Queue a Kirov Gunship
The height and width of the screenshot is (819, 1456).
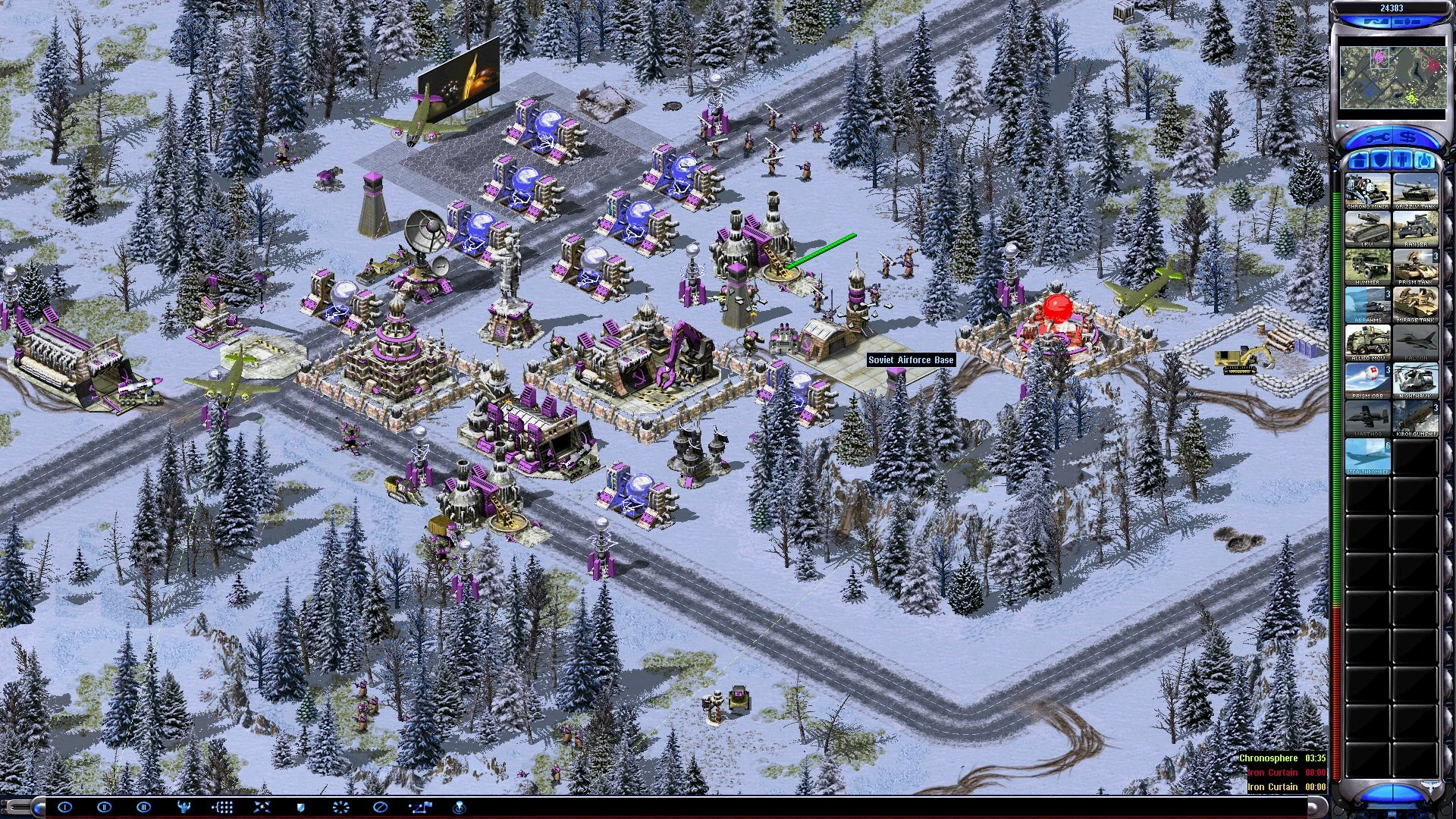[1415, 419]
